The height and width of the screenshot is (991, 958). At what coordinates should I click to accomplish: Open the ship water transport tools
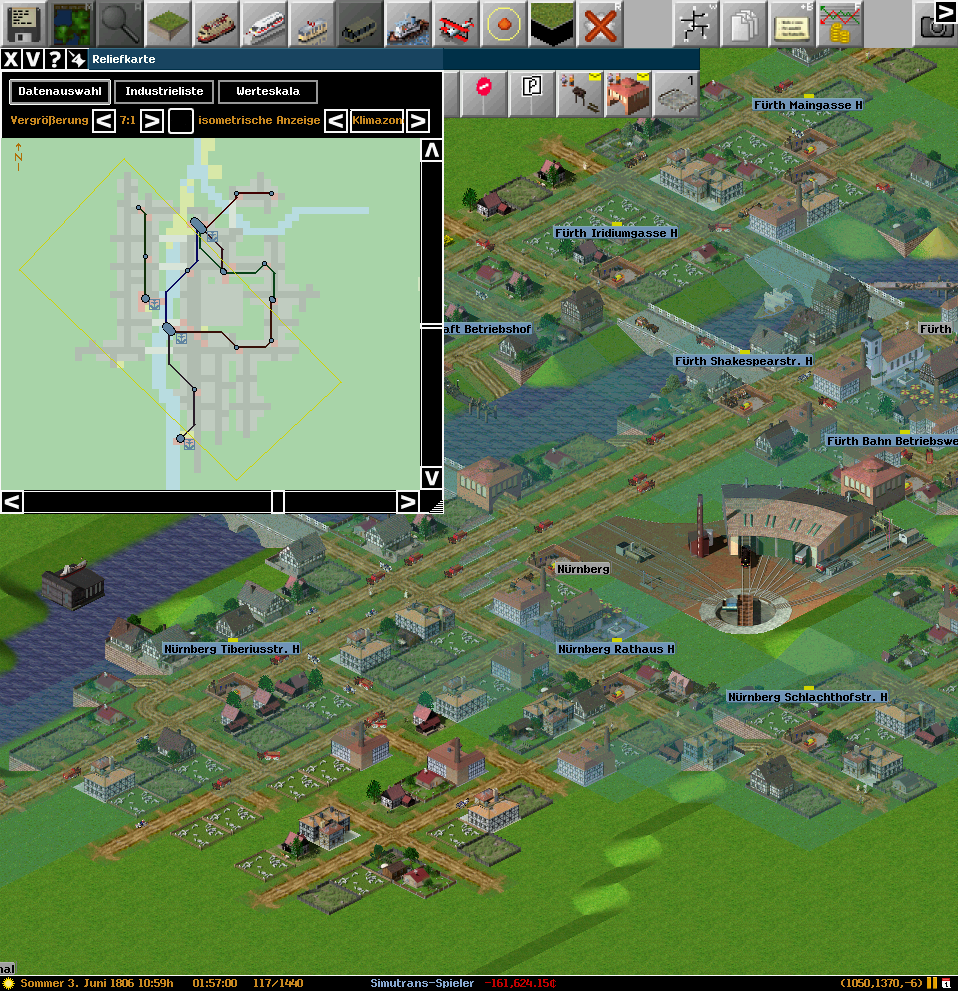(408, 22)
